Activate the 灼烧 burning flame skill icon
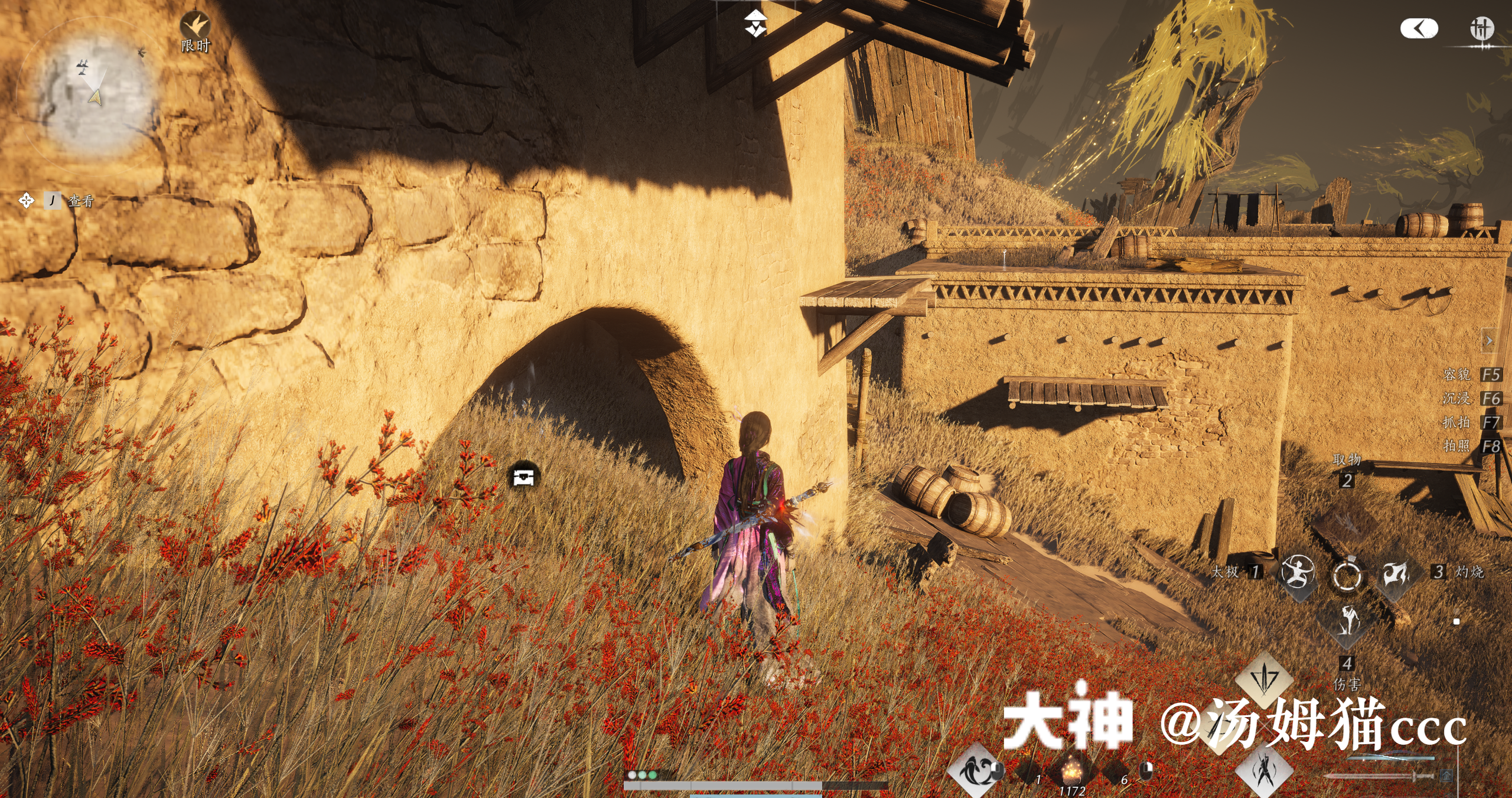This screenshot has height=798, width=1512. [1396, 572]
